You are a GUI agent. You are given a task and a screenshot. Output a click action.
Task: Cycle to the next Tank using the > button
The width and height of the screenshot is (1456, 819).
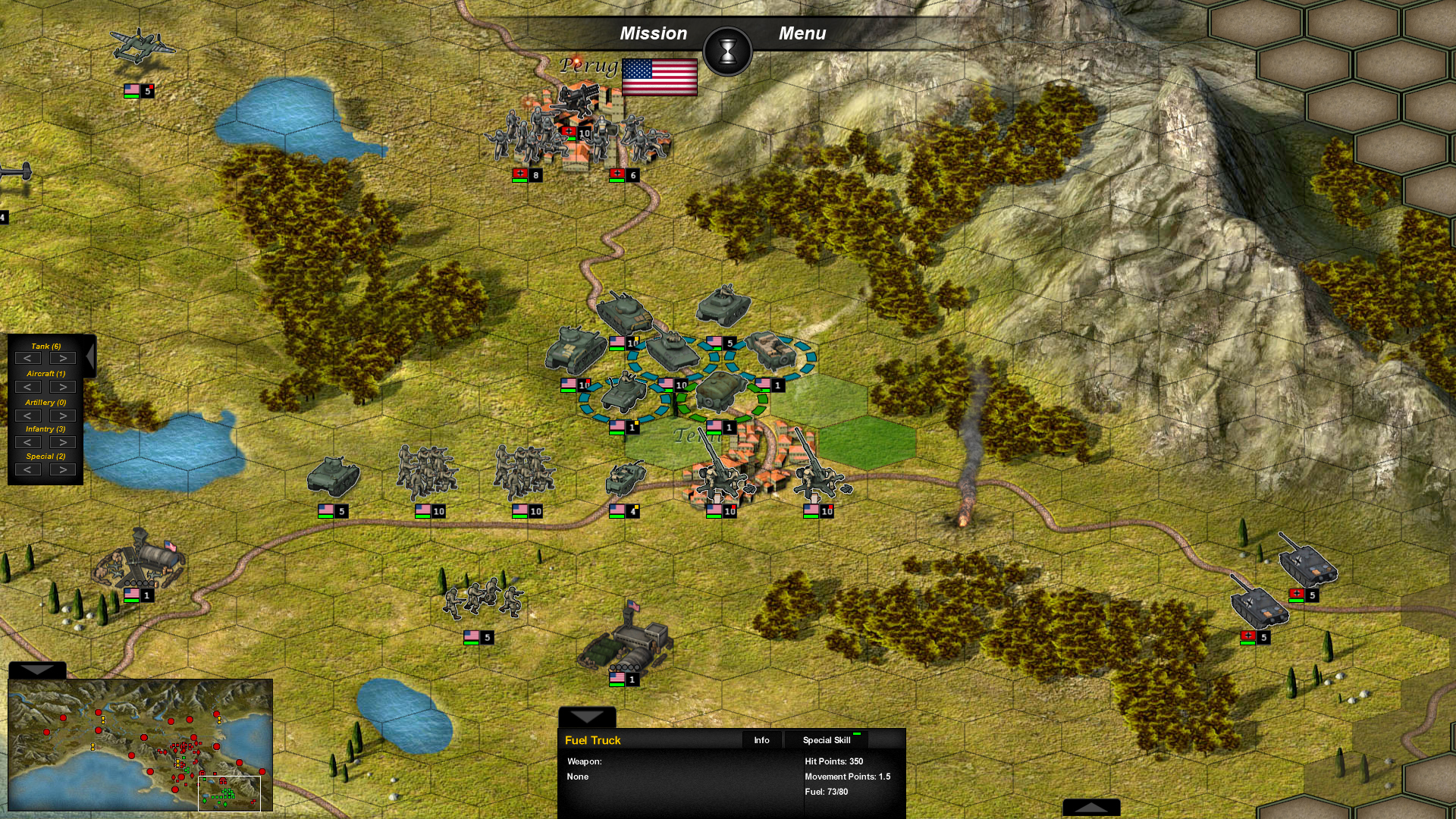coord(63,357)
